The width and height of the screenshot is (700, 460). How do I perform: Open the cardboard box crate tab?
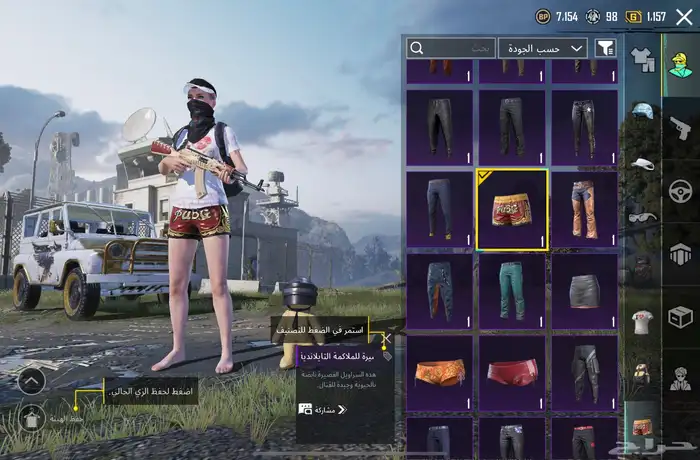coord(680,317)
